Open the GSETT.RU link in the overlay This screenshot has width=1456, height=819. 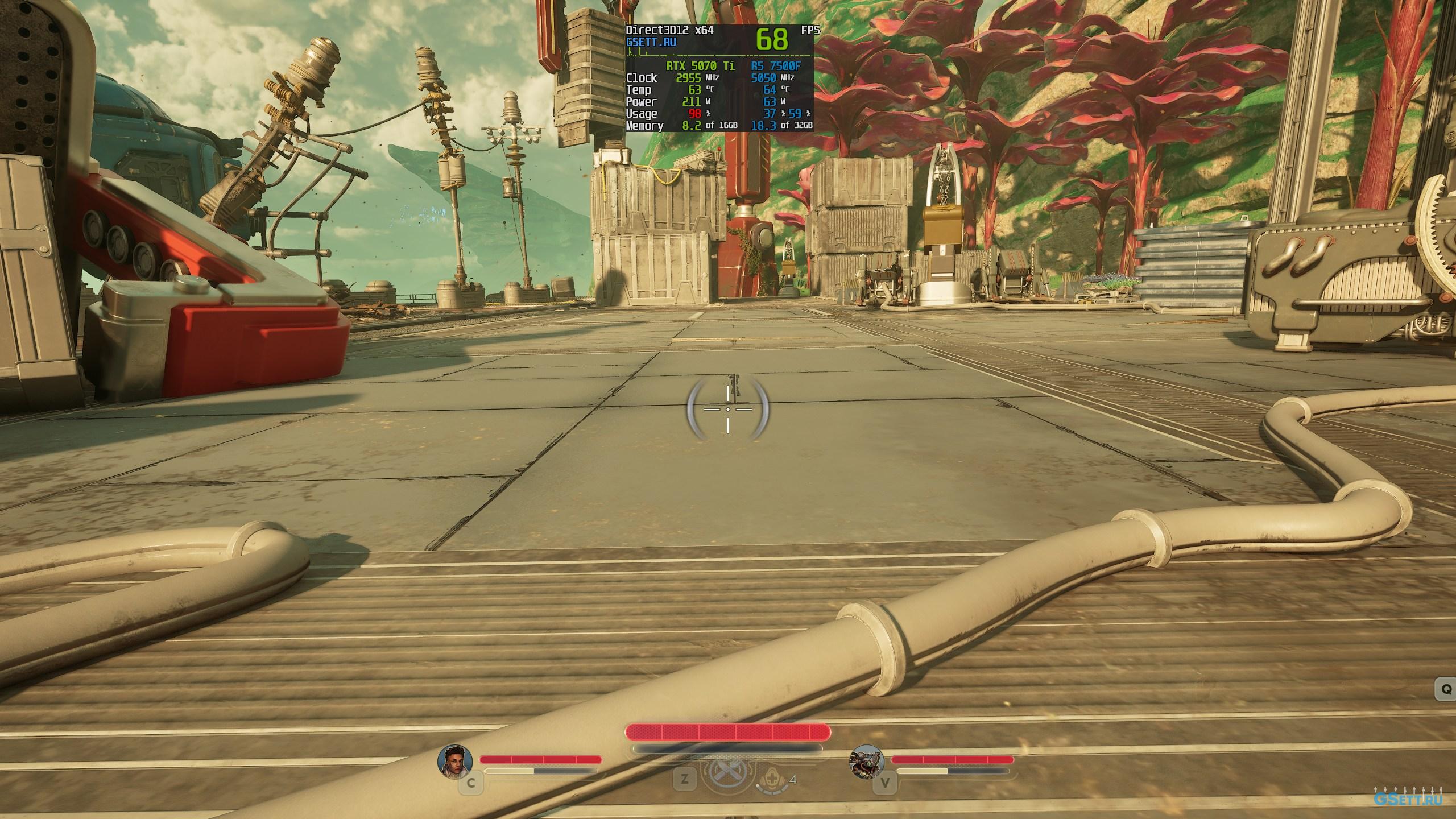(651, 42)
